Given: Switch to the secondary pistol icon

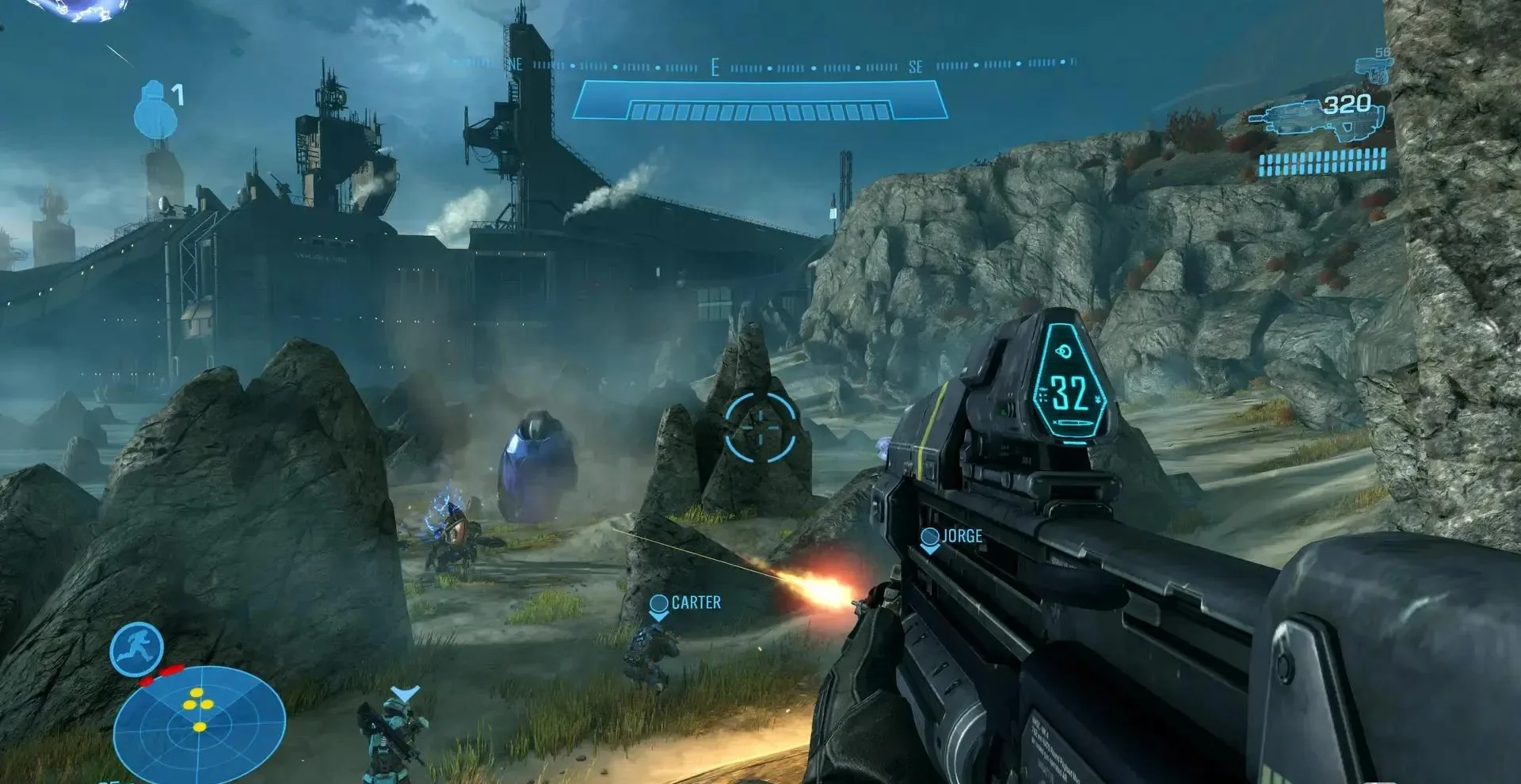Looking at the screenshot, I should (1374, 68).
